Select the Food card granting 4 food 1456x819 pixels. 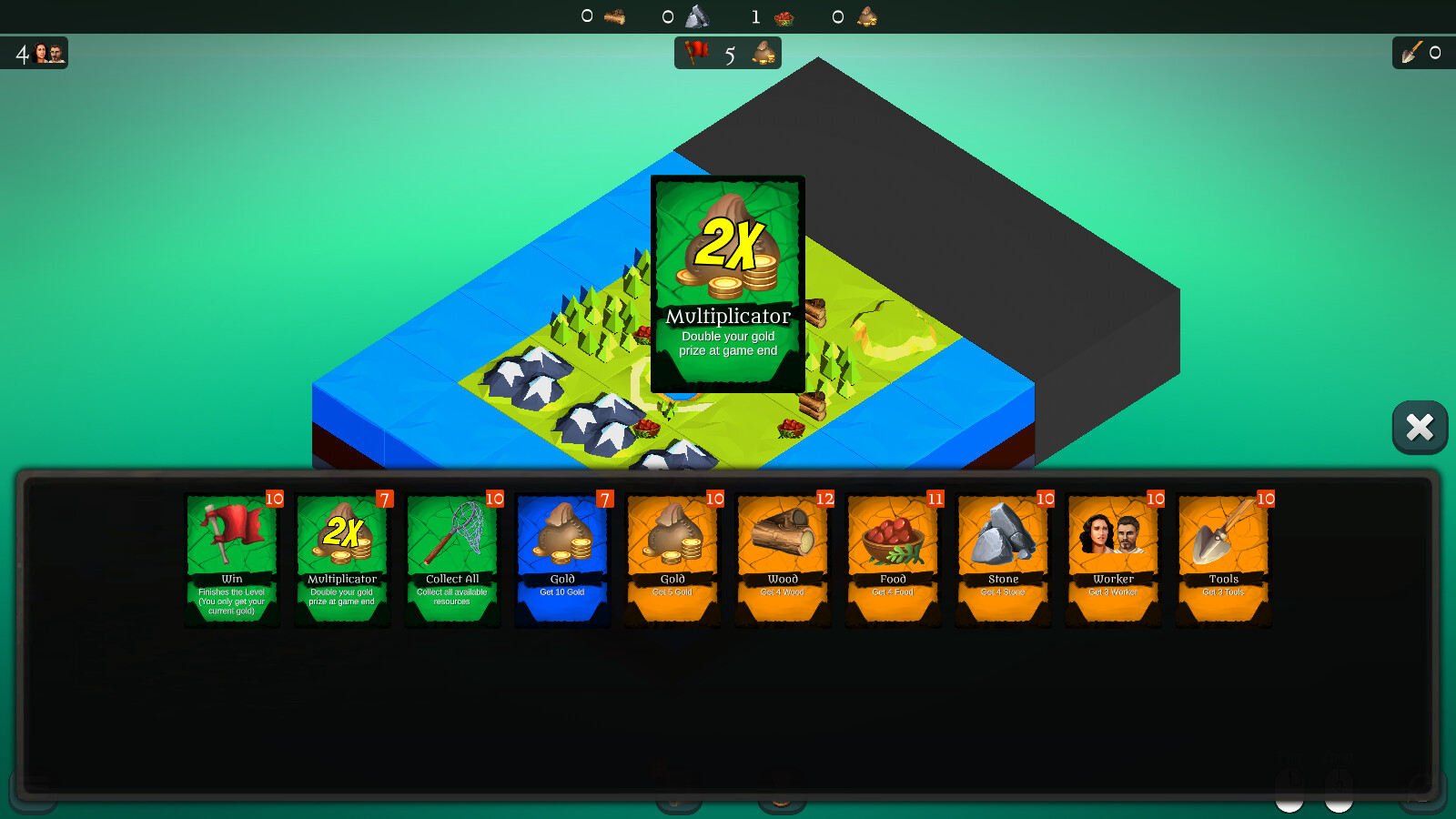894,558
